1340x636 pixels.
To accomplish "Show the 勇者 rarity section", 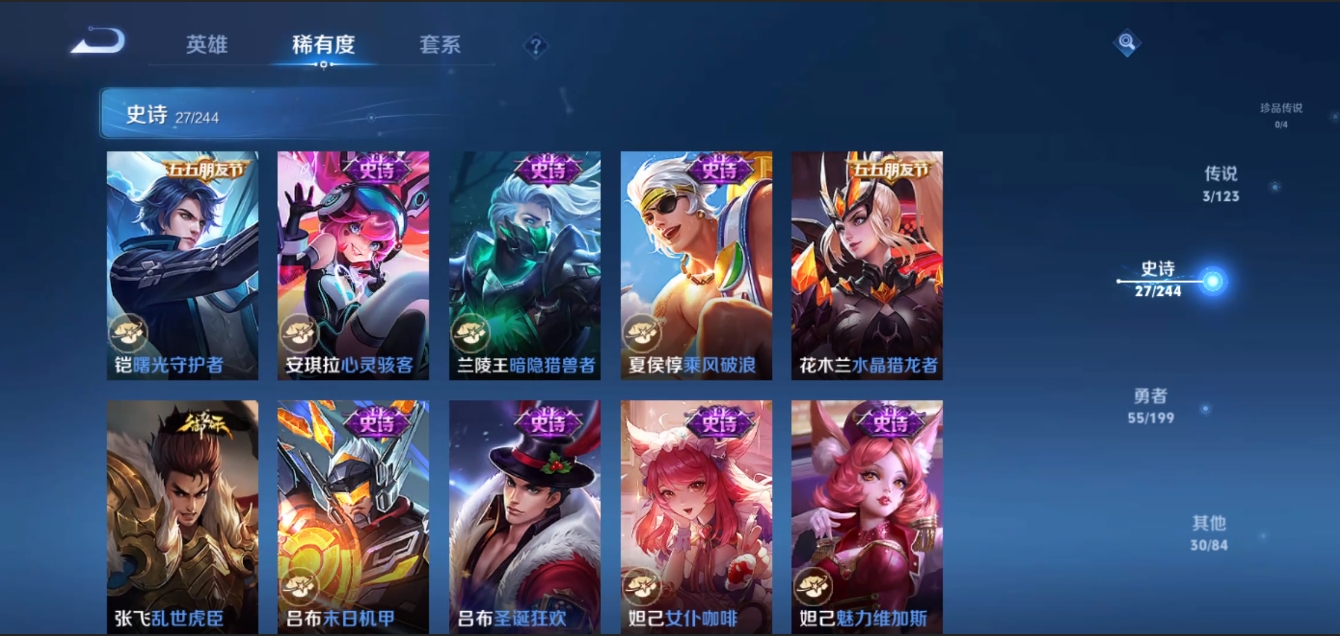I will [x=1151, y=405].
